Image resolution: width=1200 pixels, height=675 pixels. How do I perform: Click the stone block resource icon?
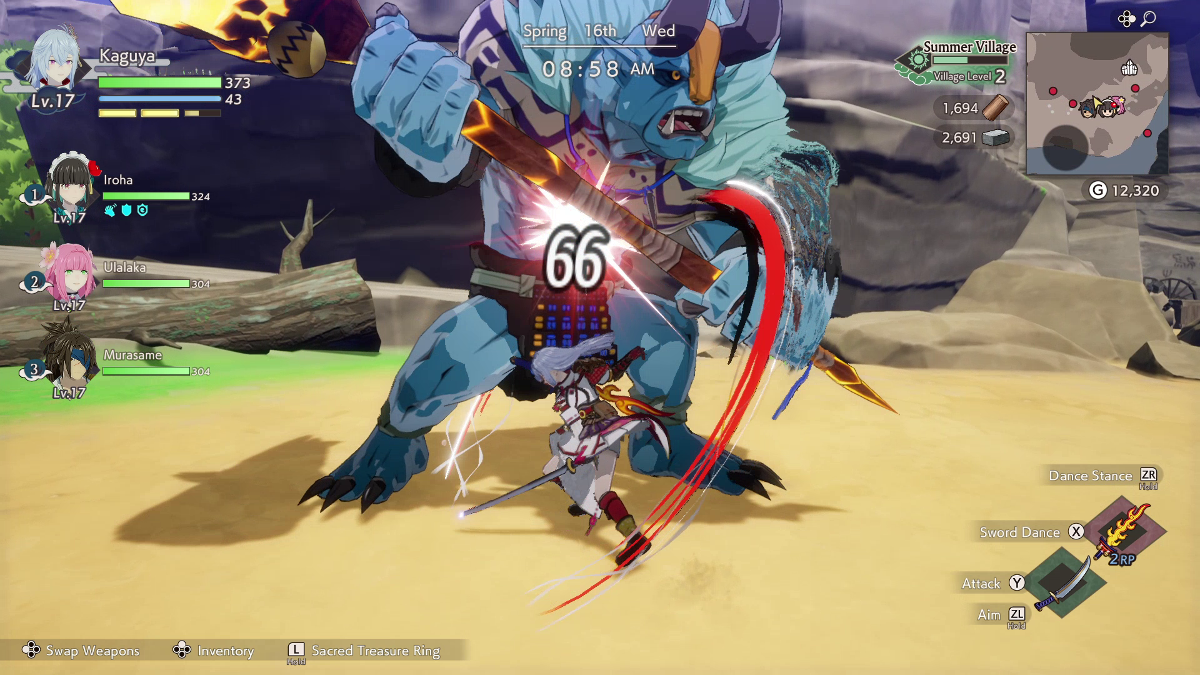997,138
